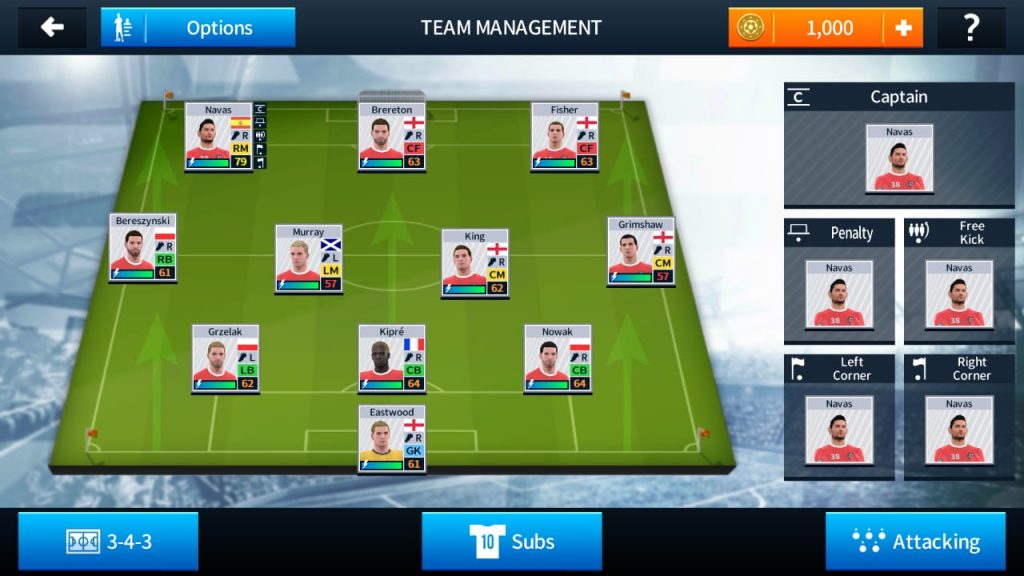Select goalkeeper Eastwood

click(x=392, y=439)
